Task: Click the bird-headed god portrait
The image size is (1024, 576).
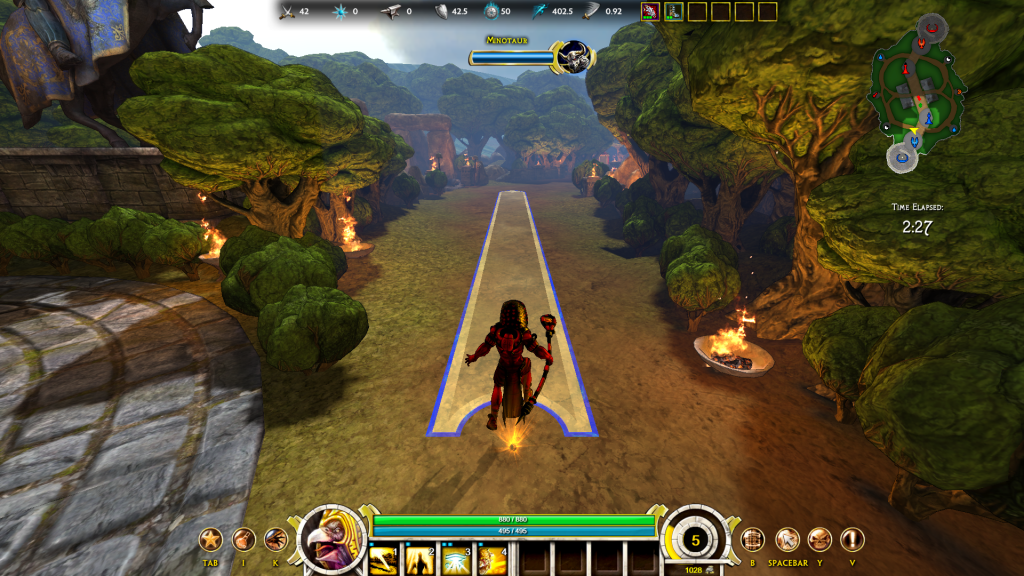Action: point(331,539)
